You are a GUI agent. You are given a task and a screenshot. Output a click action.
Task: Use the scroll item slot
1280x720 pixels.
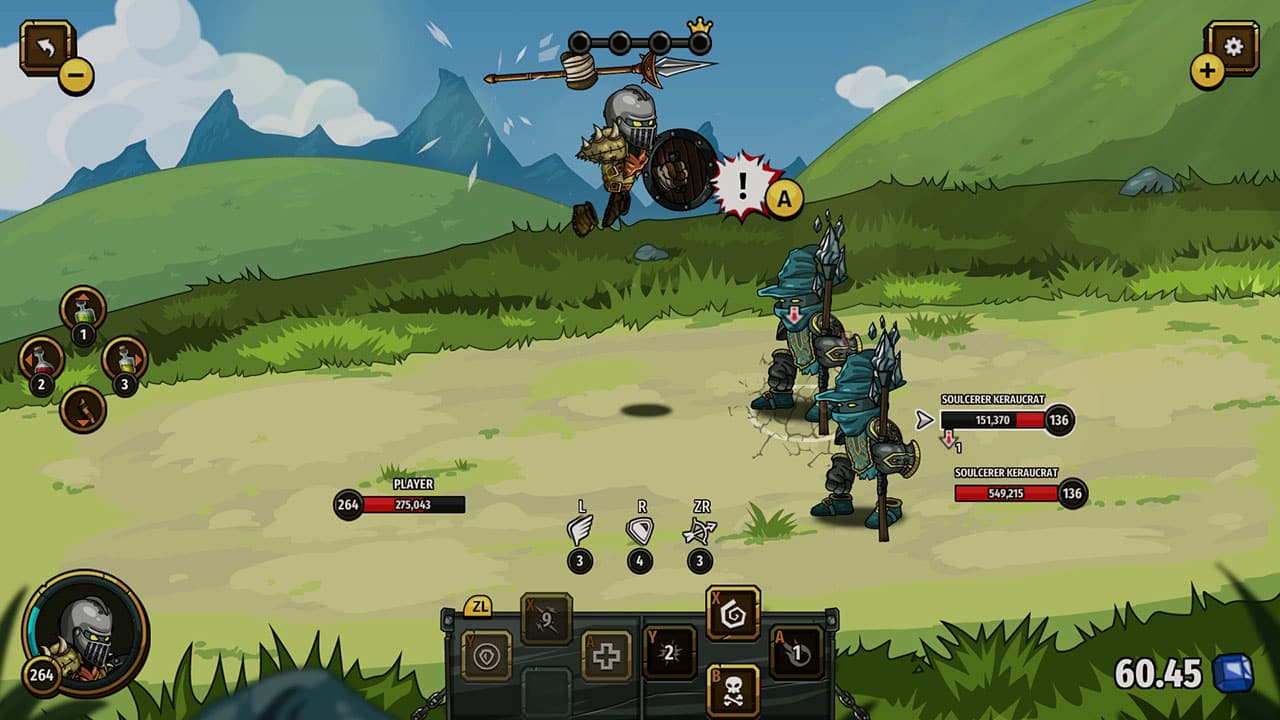pyautogui.click(x=83, y=408)
